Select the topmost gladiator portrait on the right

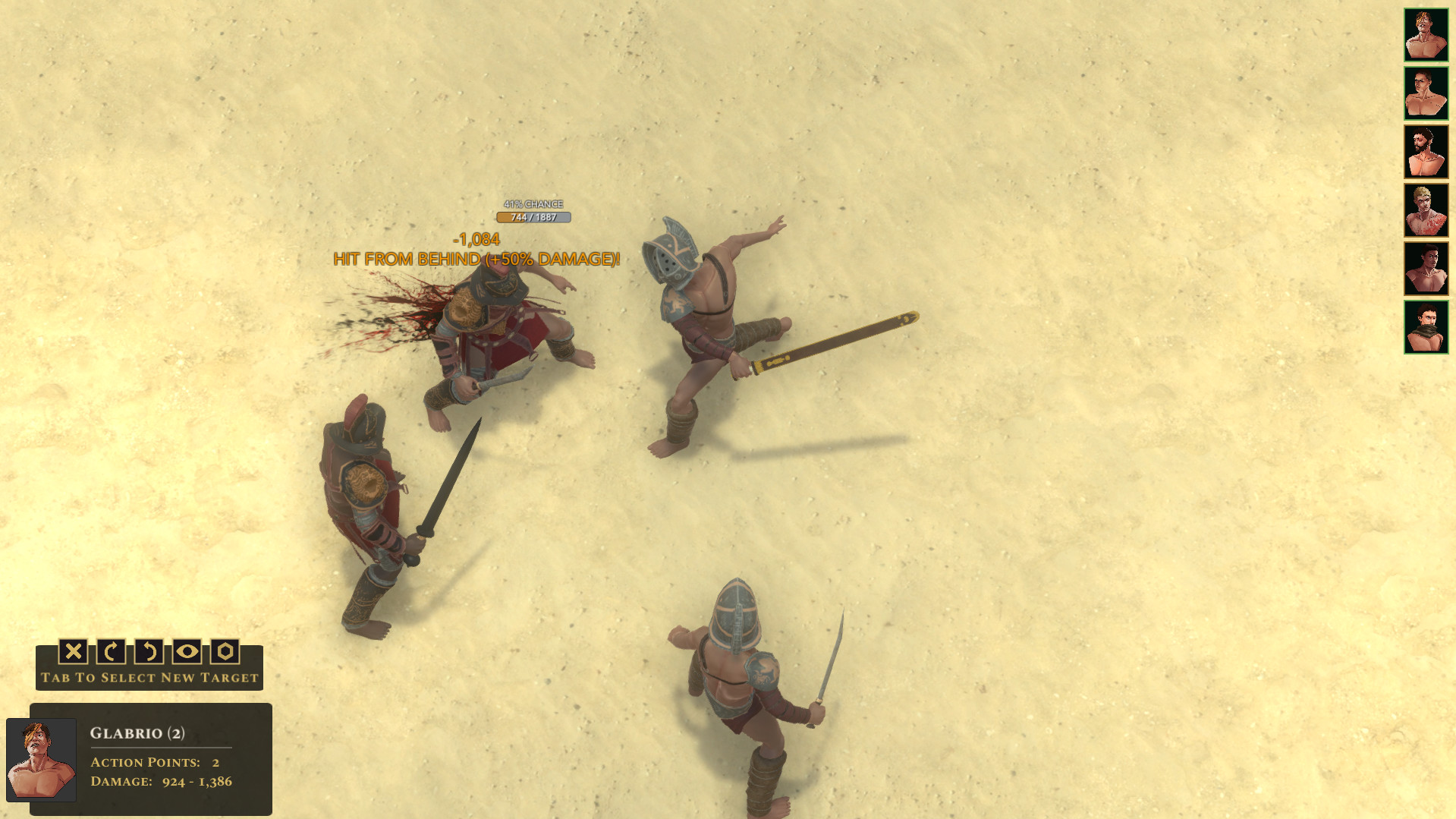tap(1426, 33)
